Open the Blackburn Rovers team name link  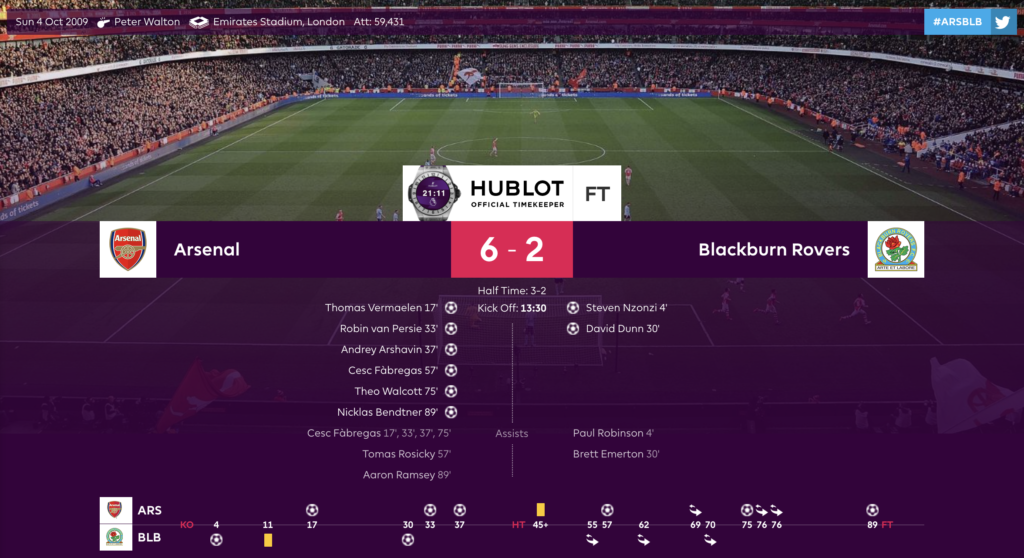tap(774, 249)
